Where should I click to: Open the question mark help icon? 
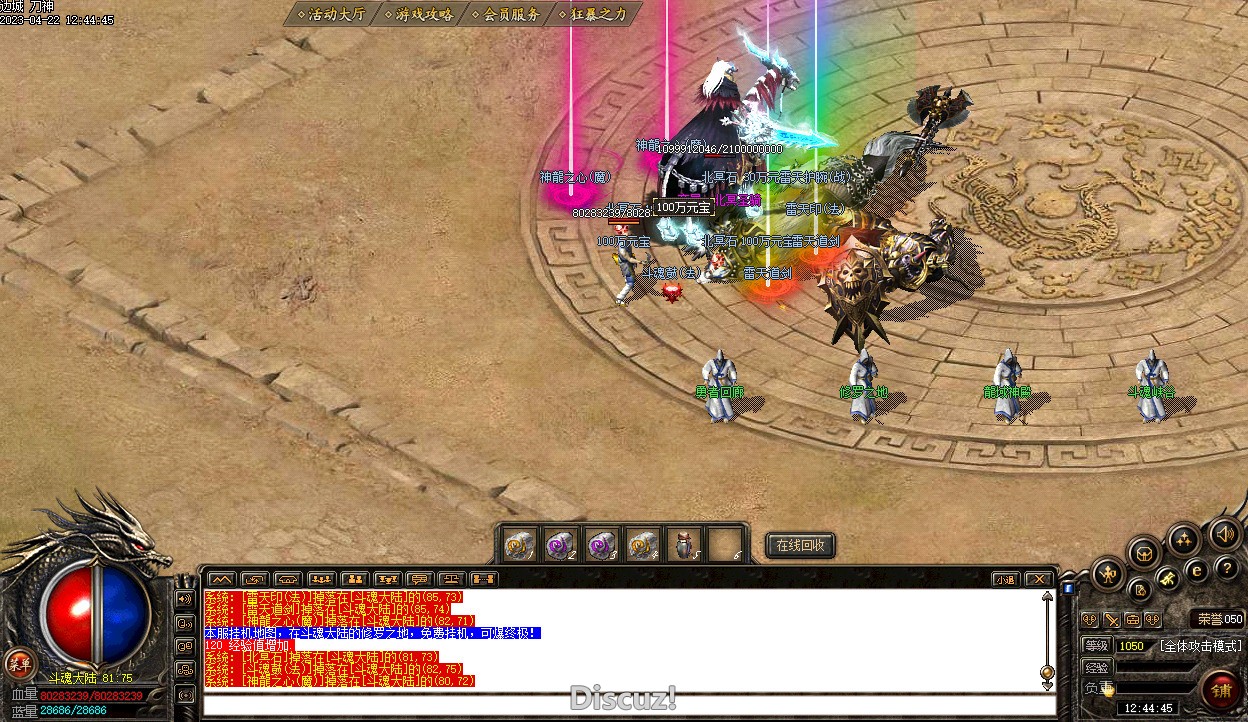(x=1226, y=568)
